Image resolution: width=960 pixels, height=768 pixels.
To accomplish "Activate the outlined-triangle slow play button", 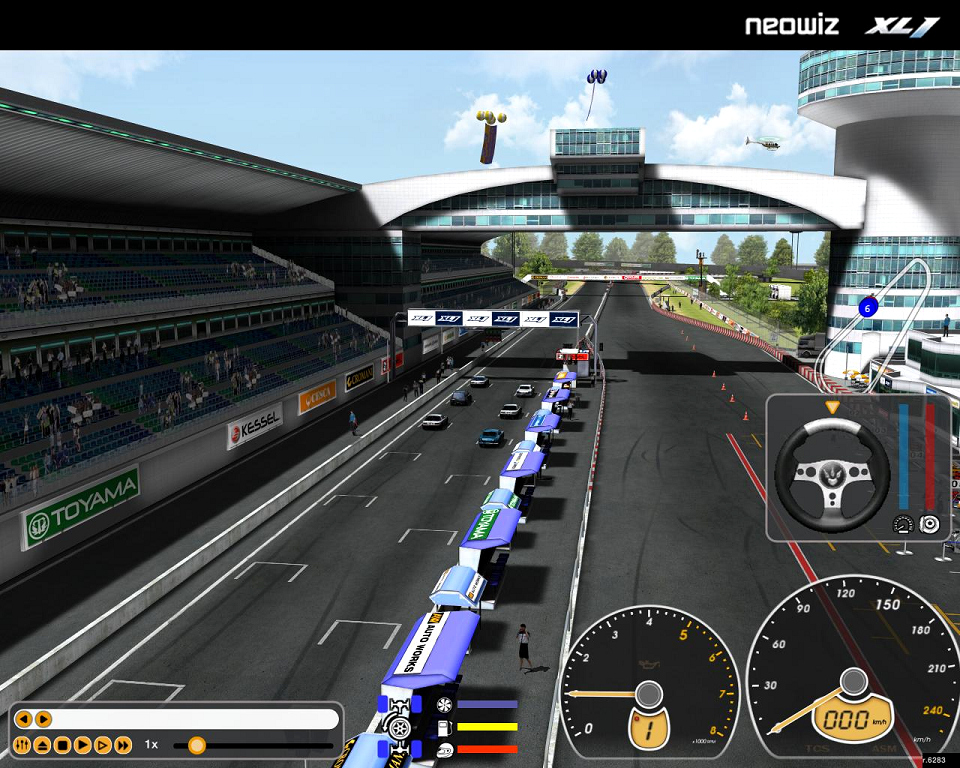I will [x=103, y=745].
